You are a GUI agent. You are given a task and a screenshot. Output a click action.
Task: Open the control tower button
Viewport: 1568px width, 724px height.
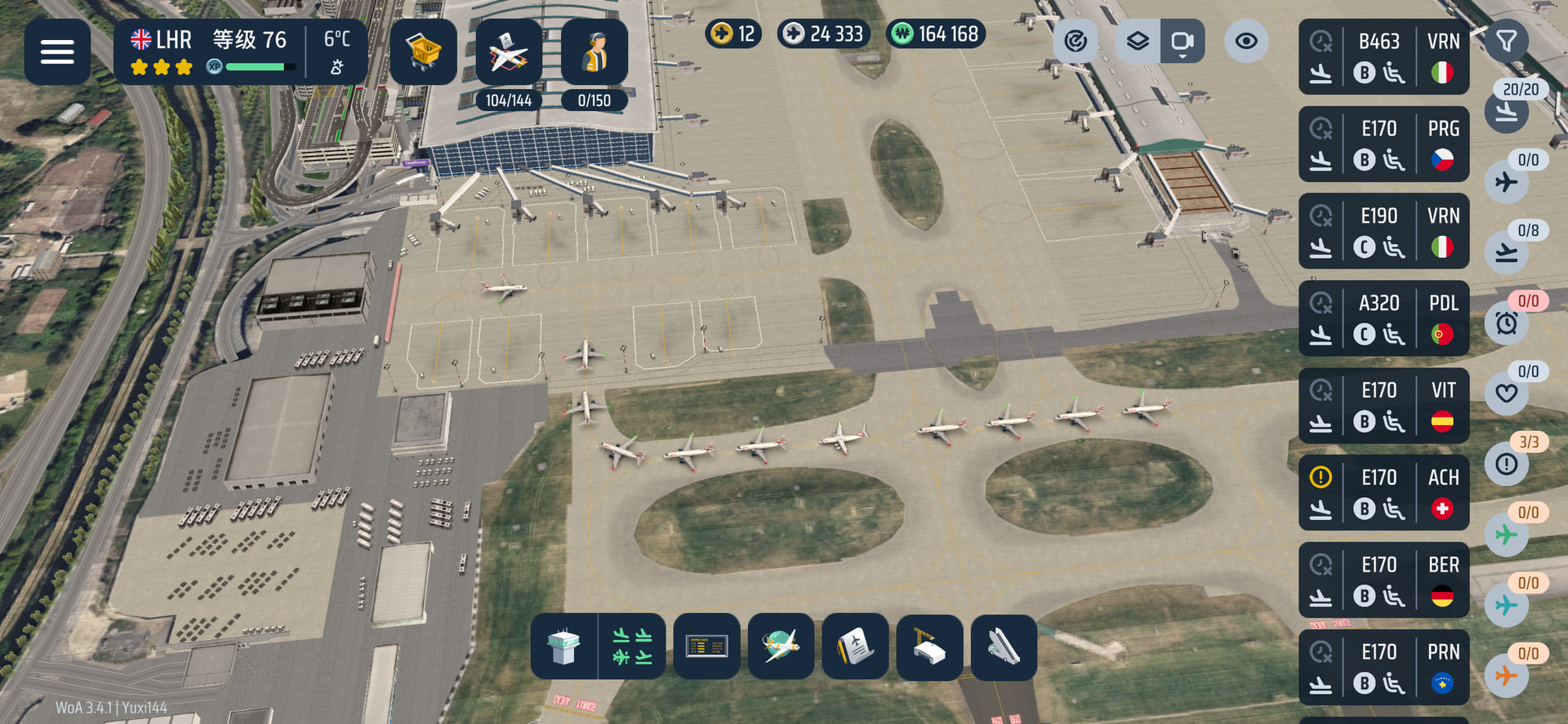point(563,646)
